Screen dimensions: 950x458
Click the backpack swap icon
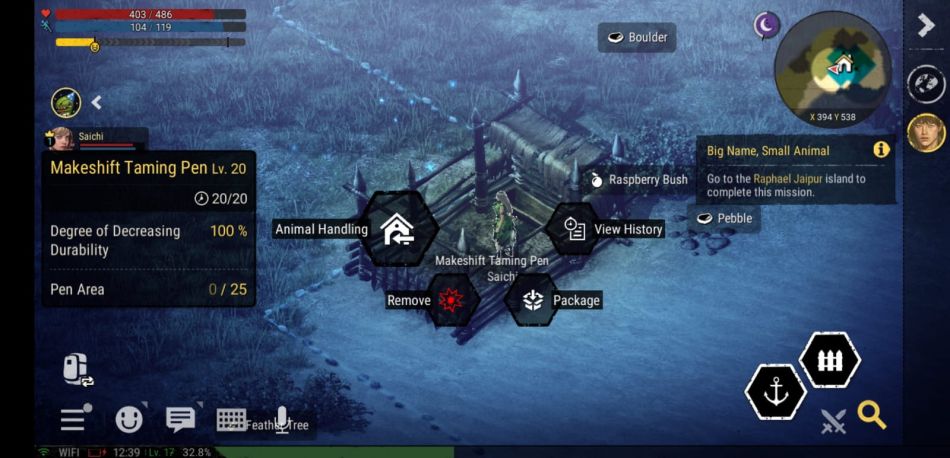coord(77,370)
